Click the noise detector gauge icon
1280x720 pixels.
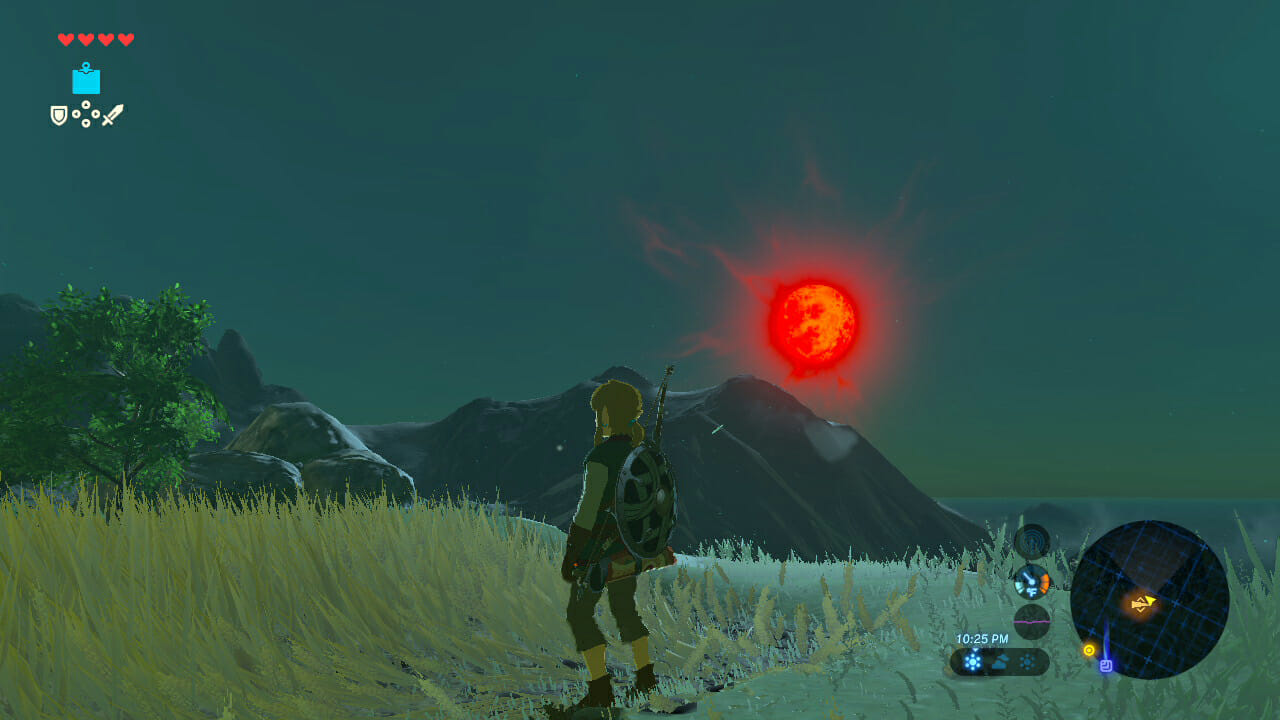tap(1032, 540)
